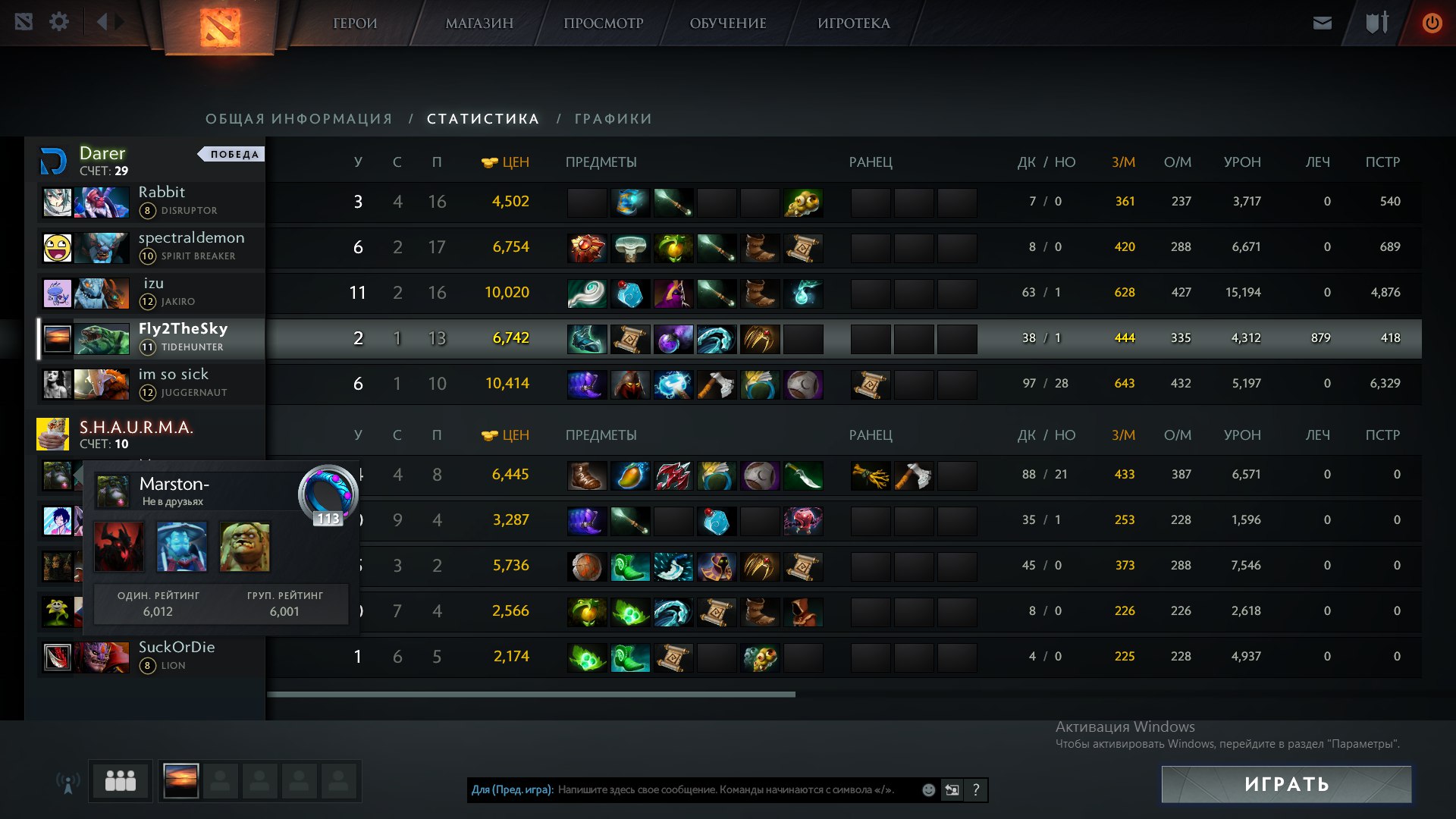
Task: Open the gear settings icon
Action: pos(59,22)
